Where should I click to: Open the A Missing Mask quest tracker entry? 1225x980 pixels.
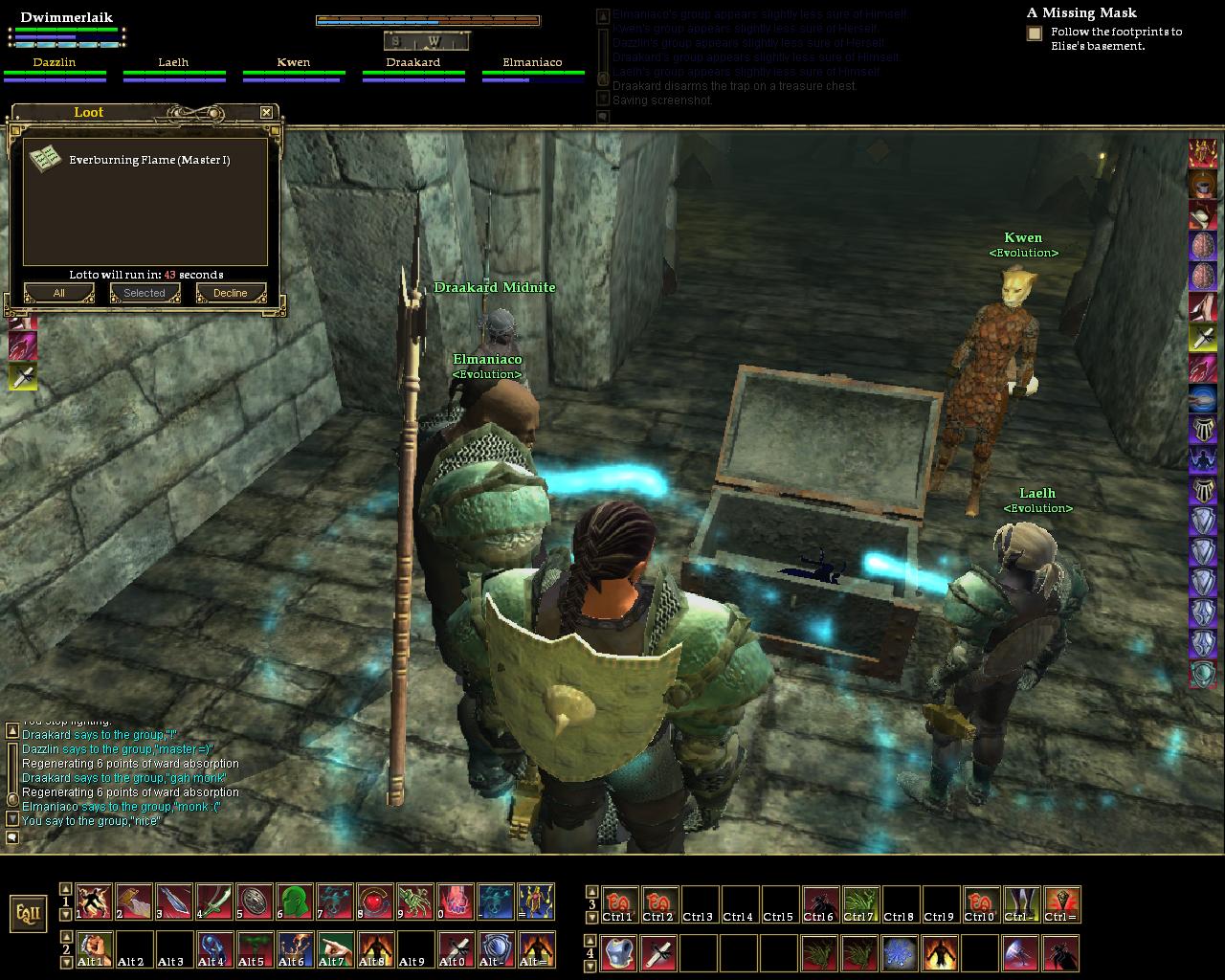click(1081, 13)
